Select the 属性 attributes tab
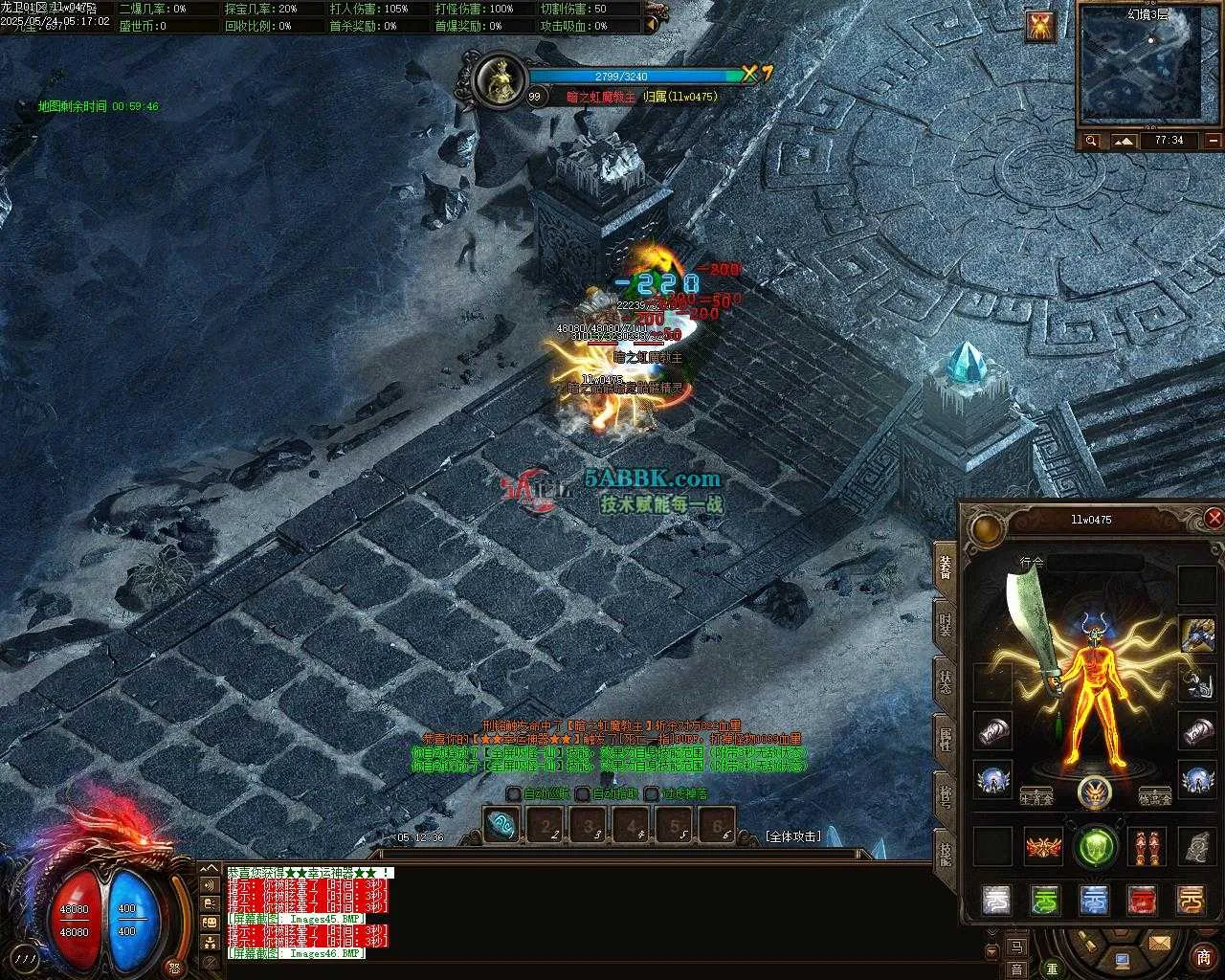This screenshot has height=980, width=1225. (946, 741)
